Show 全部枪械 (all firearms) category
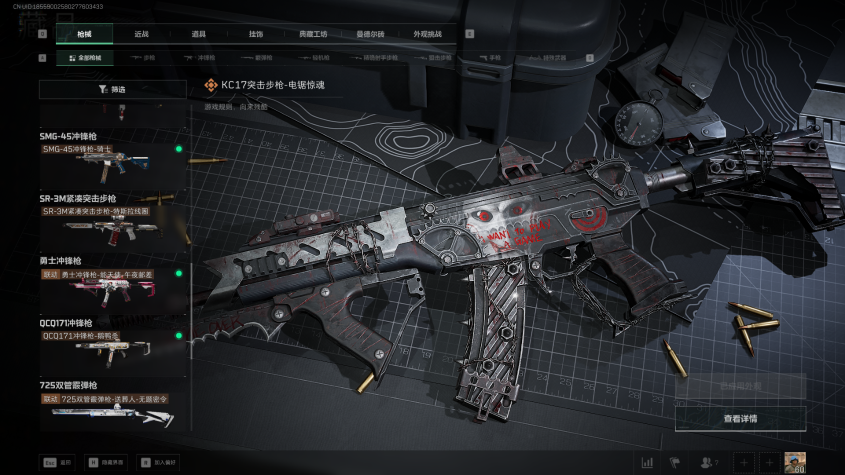 pyautogui.click(x=84, y=58)
